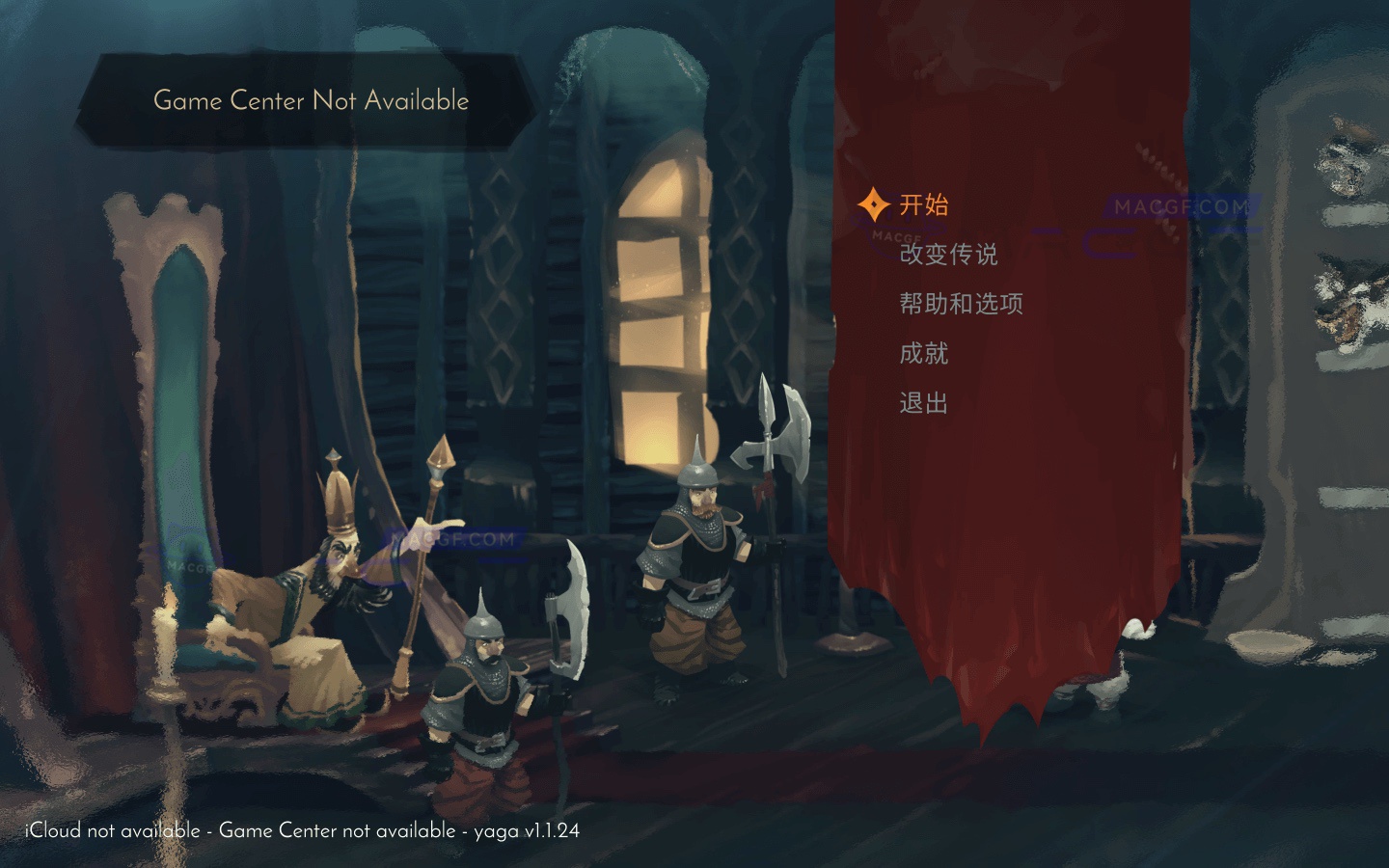Click the glowing arched window

[656, 289]
